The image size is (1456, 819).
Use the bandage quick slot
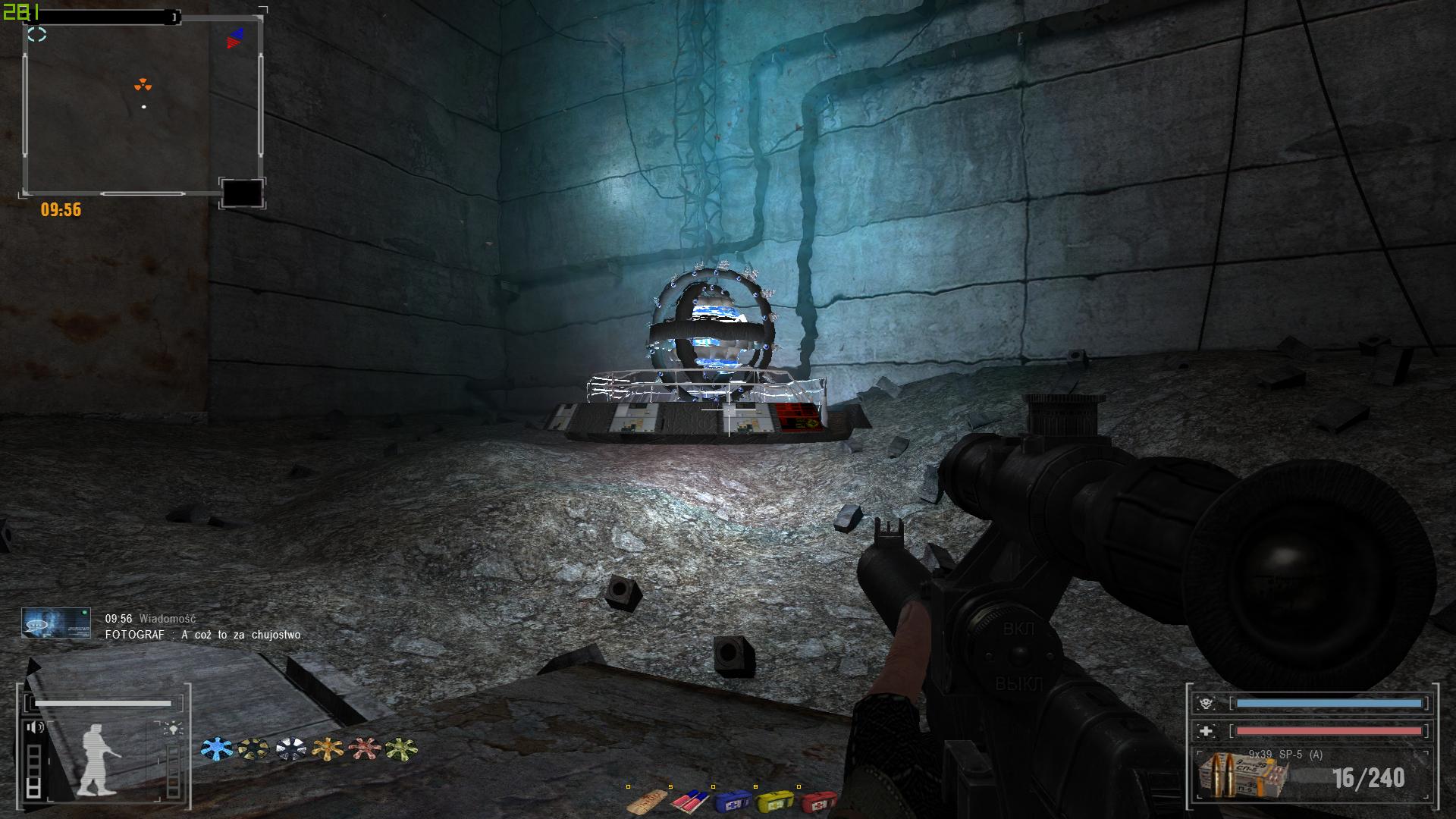[648, 800]
